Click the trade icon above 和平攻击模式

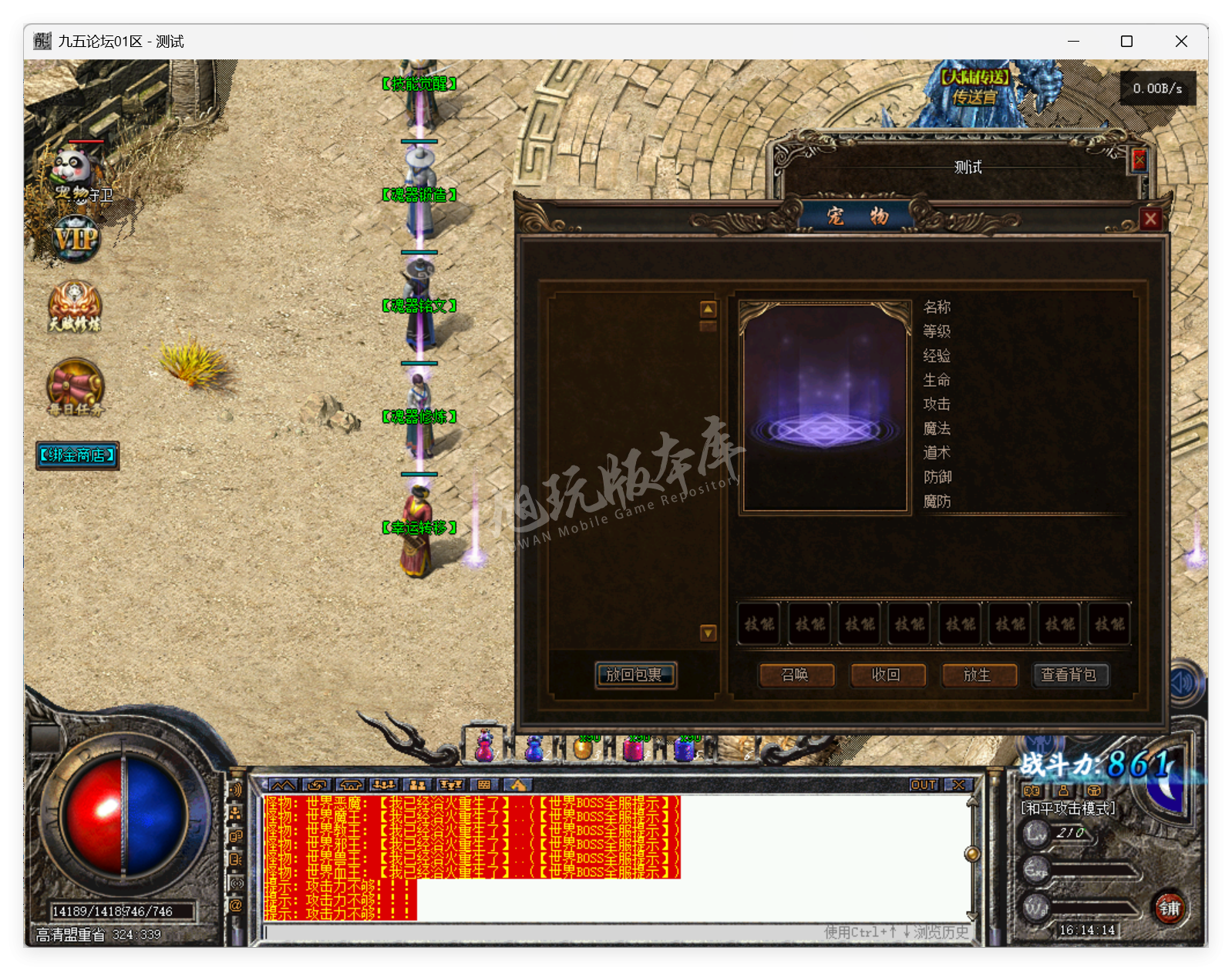pyautogui.click(x=1032, y=791)
